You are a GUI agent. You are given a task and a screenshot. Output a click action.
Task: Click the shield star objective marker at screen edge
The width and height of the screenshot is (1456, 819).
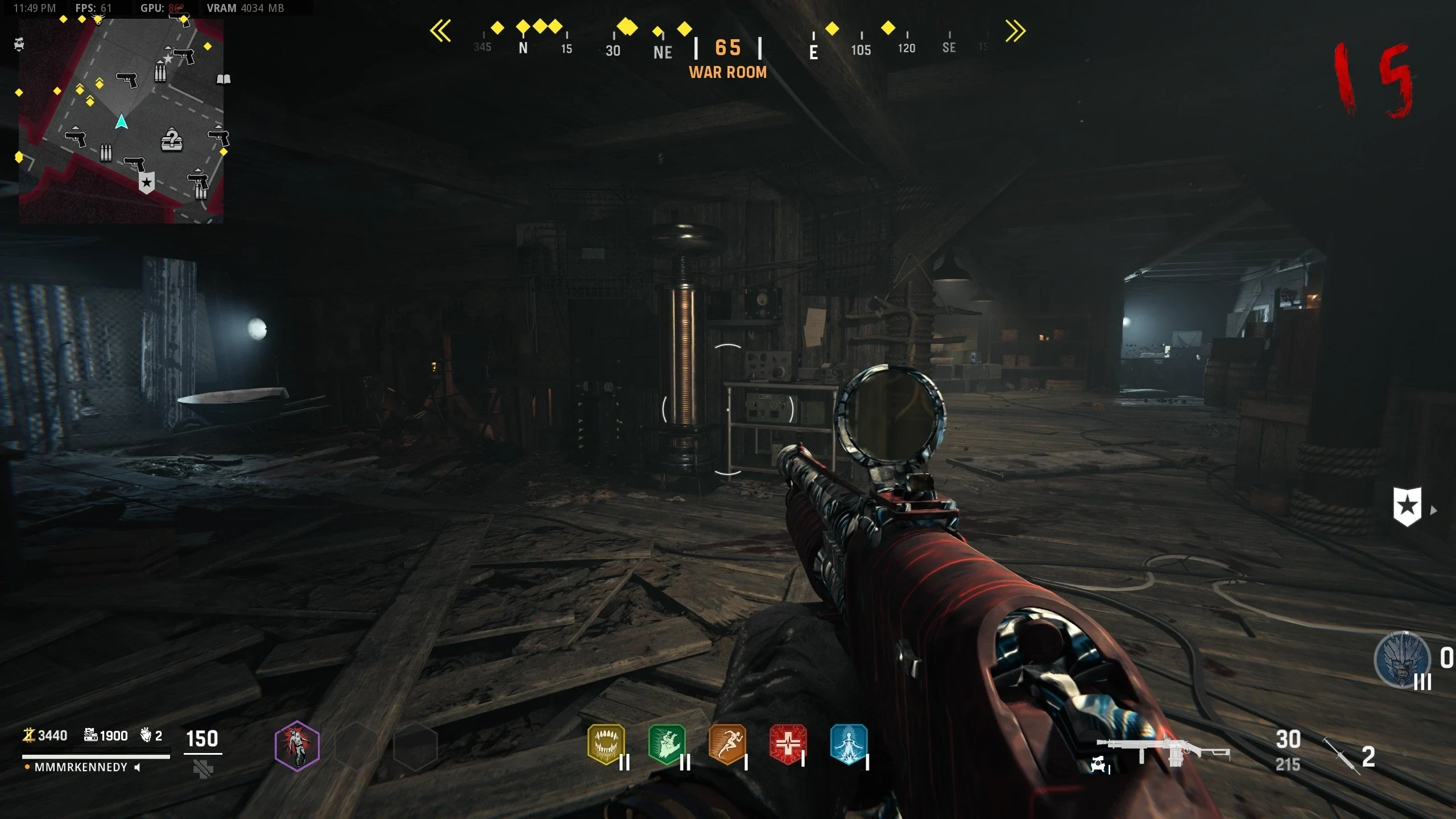[x=1407, y=506]
